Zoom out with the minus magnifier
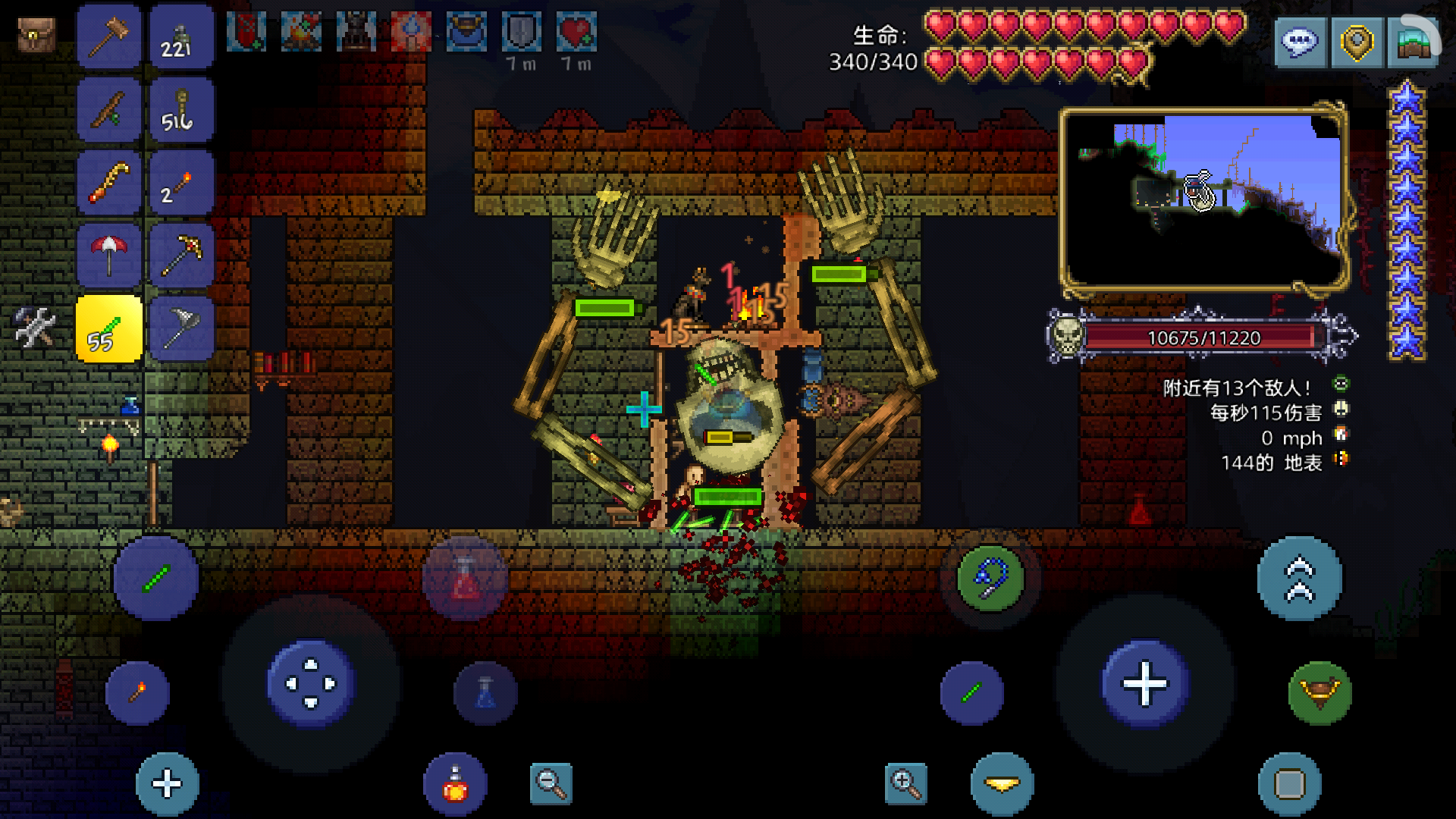Viewport: 1456px width, 819px height. (x=551, y=783)
